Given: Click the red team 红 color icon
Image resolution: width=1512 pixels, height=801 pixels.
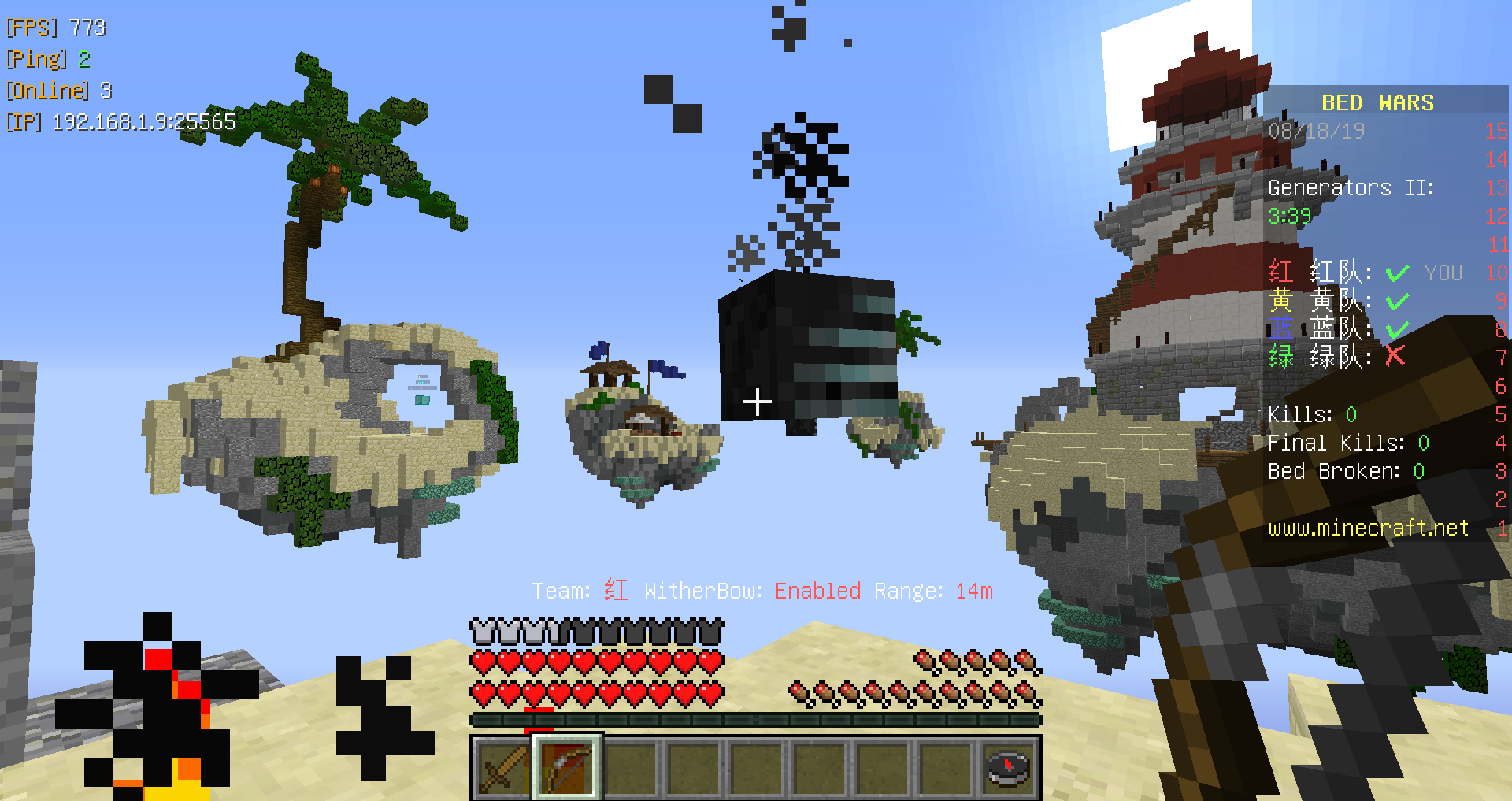Looking at the screenshot, I should coord(1281,273).
